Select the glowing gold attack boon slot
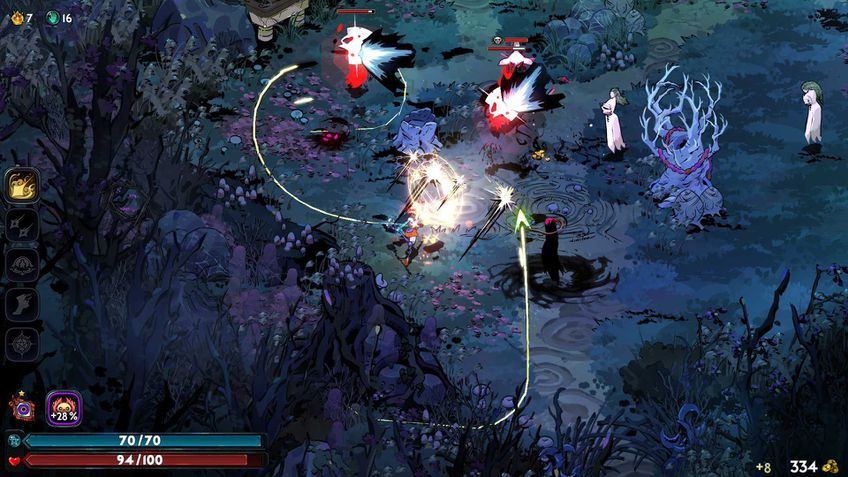This screenshot has height=477, width=848. coord(22,185)
